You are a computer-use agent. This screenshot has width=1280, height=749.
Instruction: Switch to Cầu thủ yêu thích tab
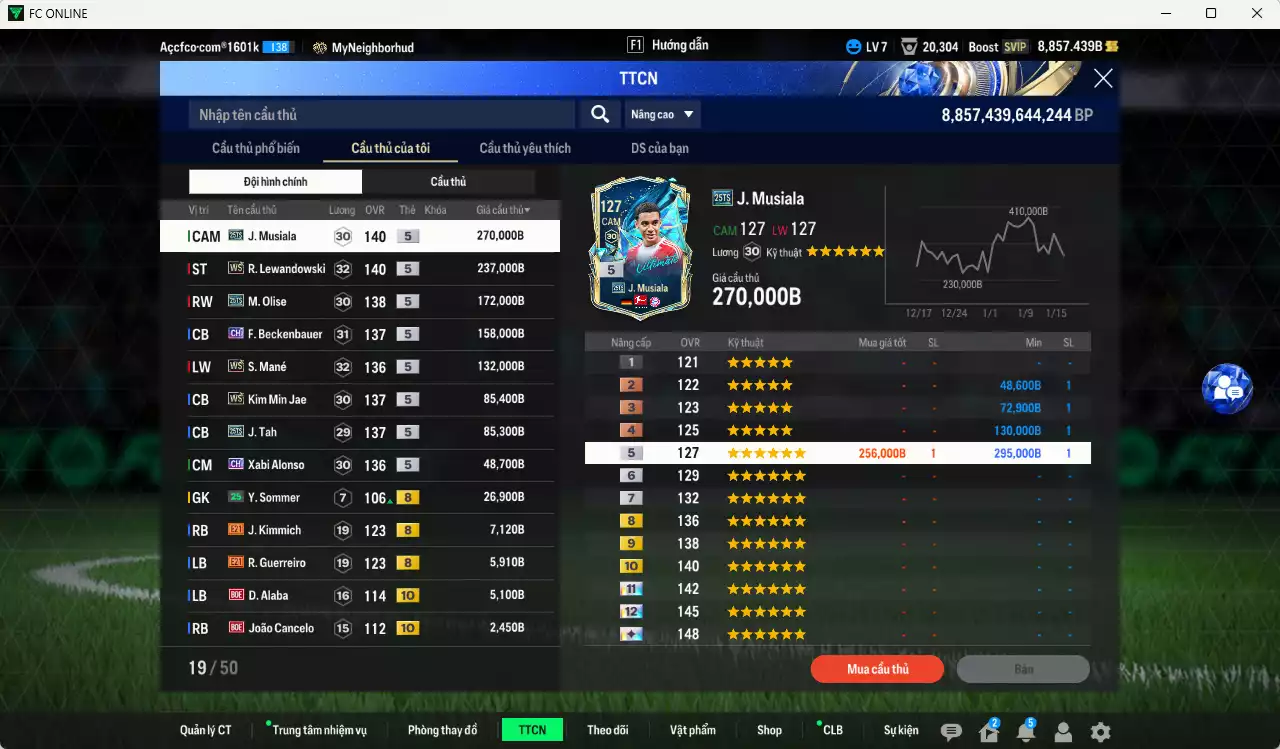click(524, 147)
